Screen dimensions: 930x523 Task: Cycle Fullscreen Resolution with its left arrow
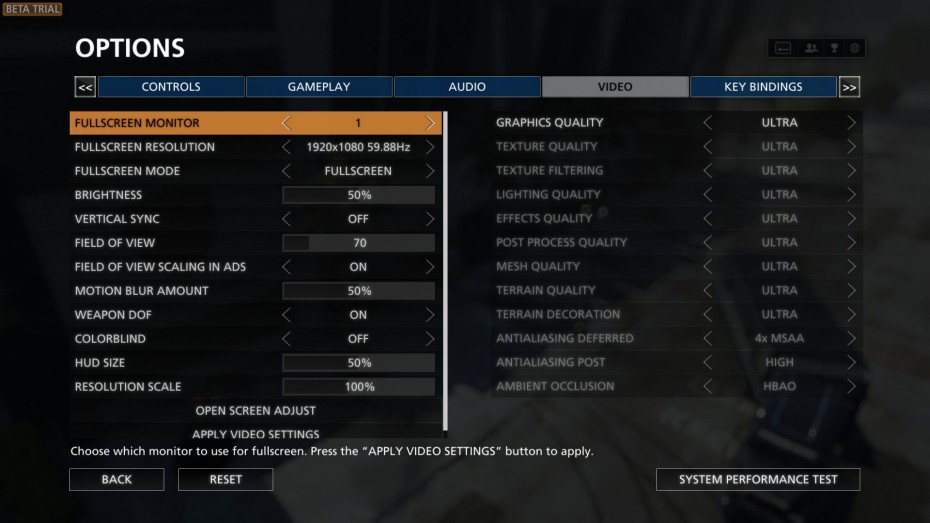pos(287,147)
